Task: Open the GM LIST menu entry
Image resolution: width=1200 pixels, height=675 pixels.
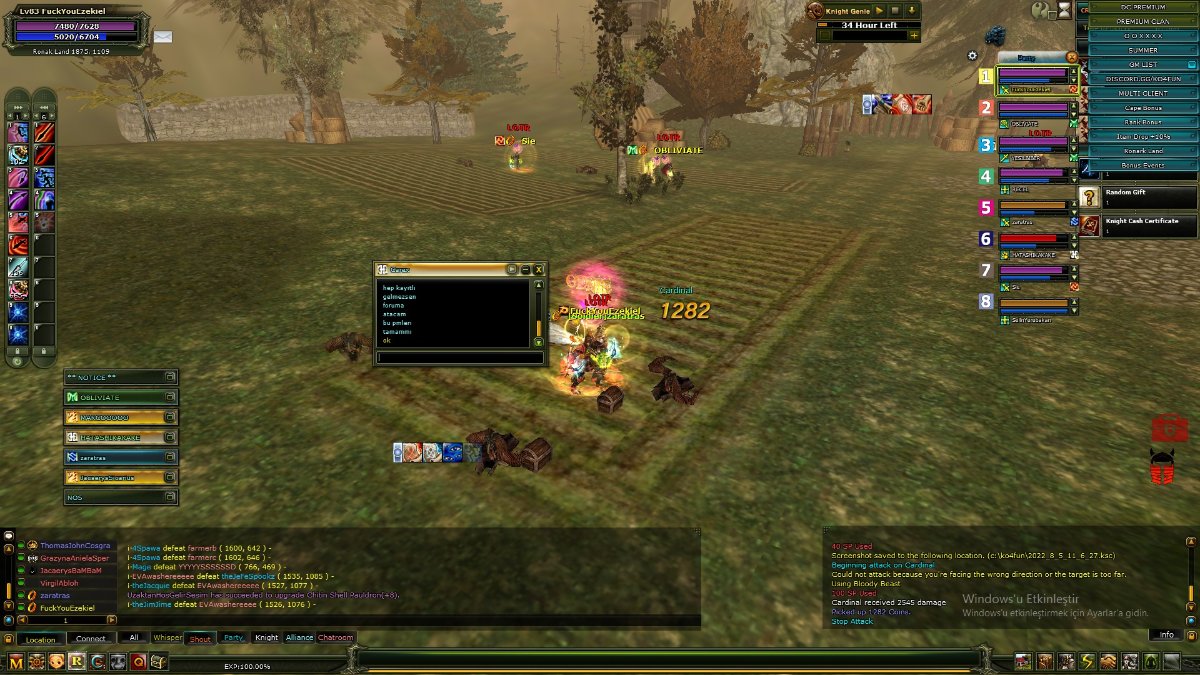Action: tap(1142, 64)
